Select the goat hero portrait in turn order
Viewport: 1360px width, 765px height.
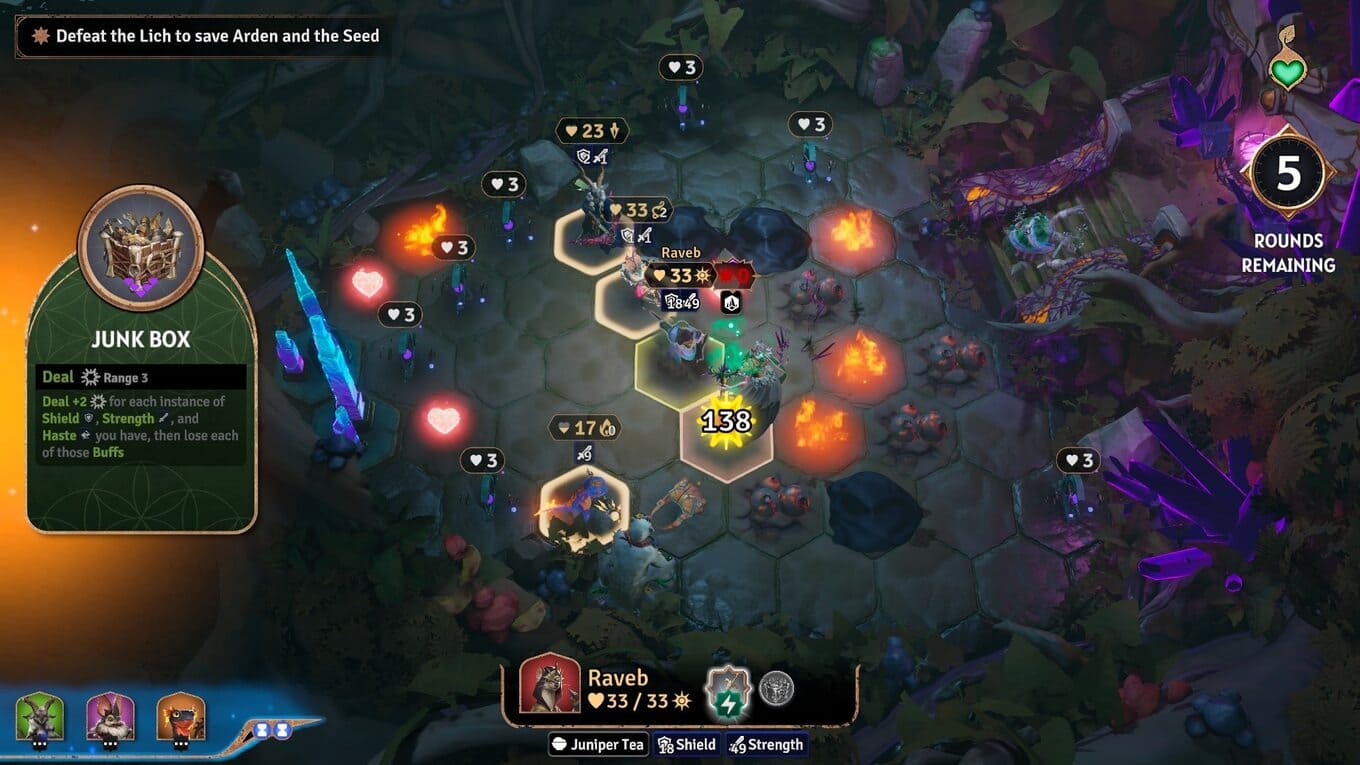[x=40, y=717]
